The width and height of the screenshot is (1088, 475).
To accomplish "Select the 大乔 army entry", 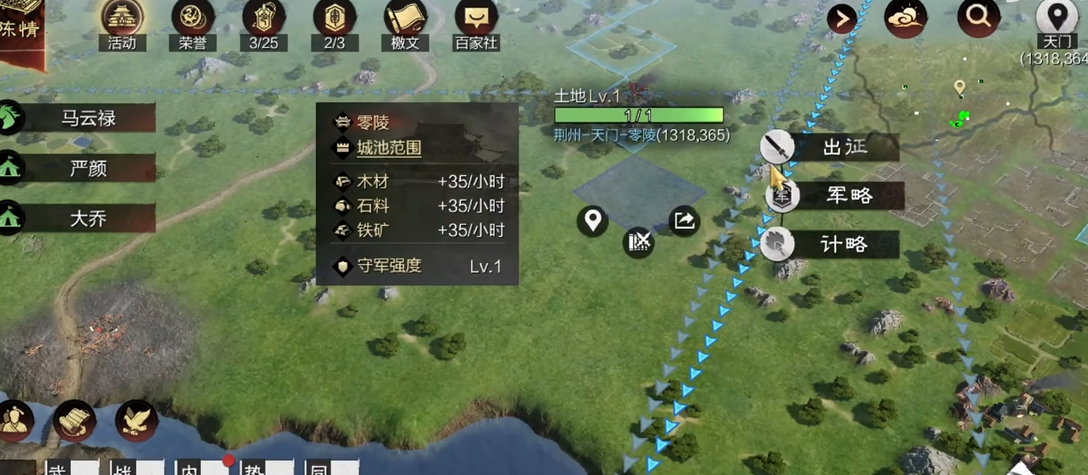I will 88,218.
